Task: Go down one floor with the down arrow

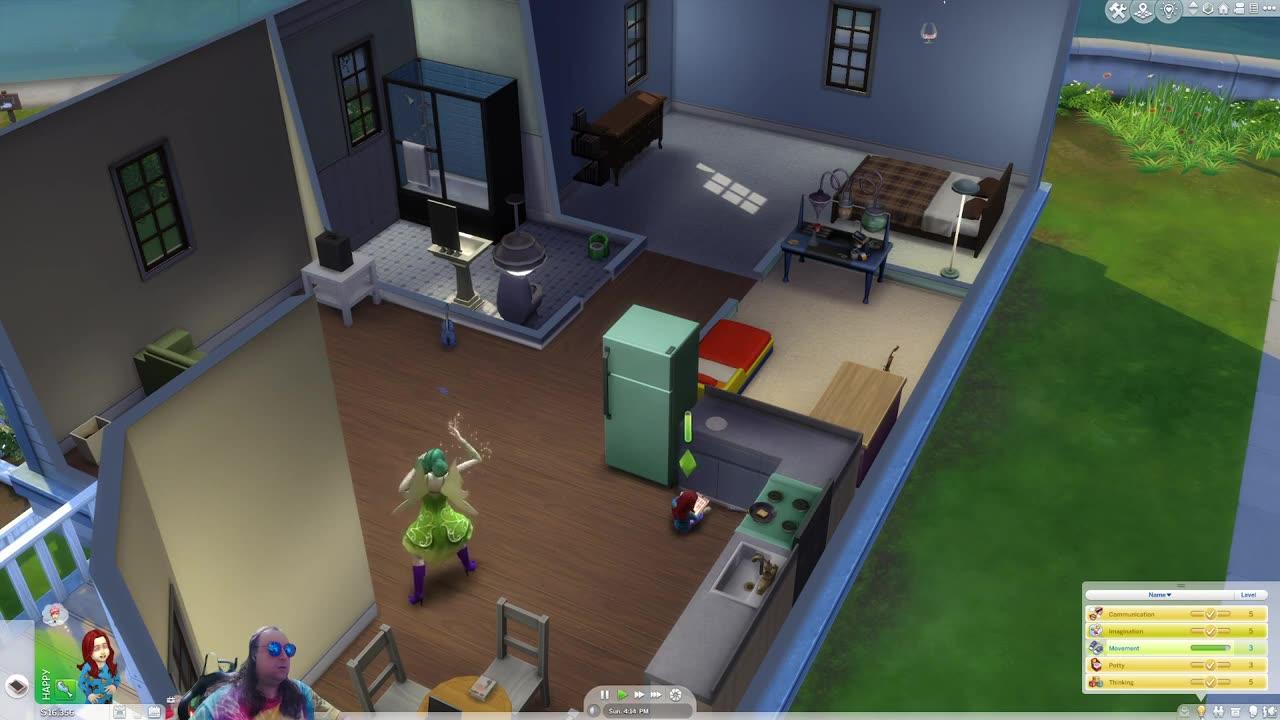Action: point(1192,14)
